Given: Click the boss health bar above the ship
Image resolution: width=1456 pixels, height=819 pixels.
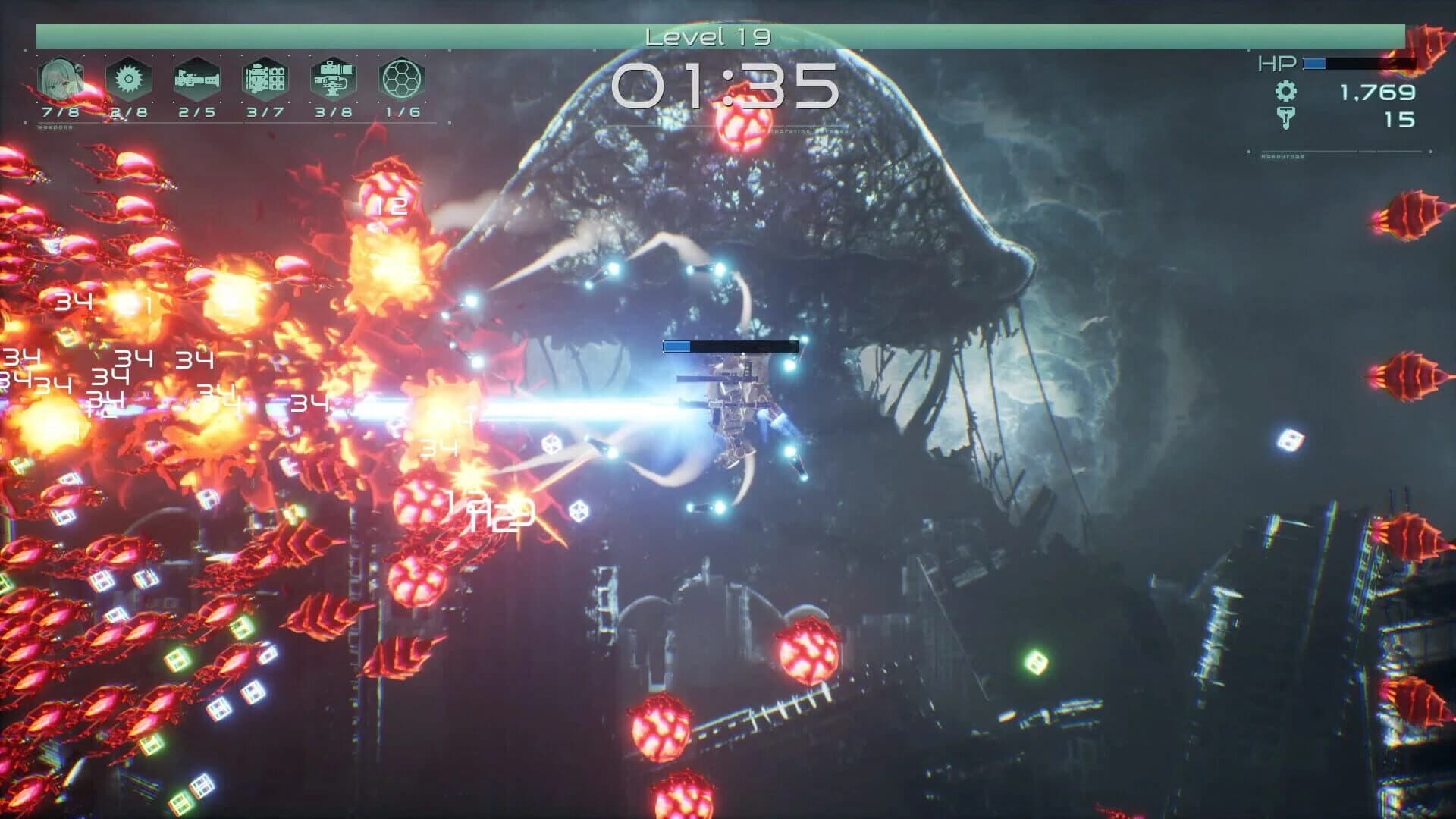Looking at the screenshot, I should click(x=730, y=346).
